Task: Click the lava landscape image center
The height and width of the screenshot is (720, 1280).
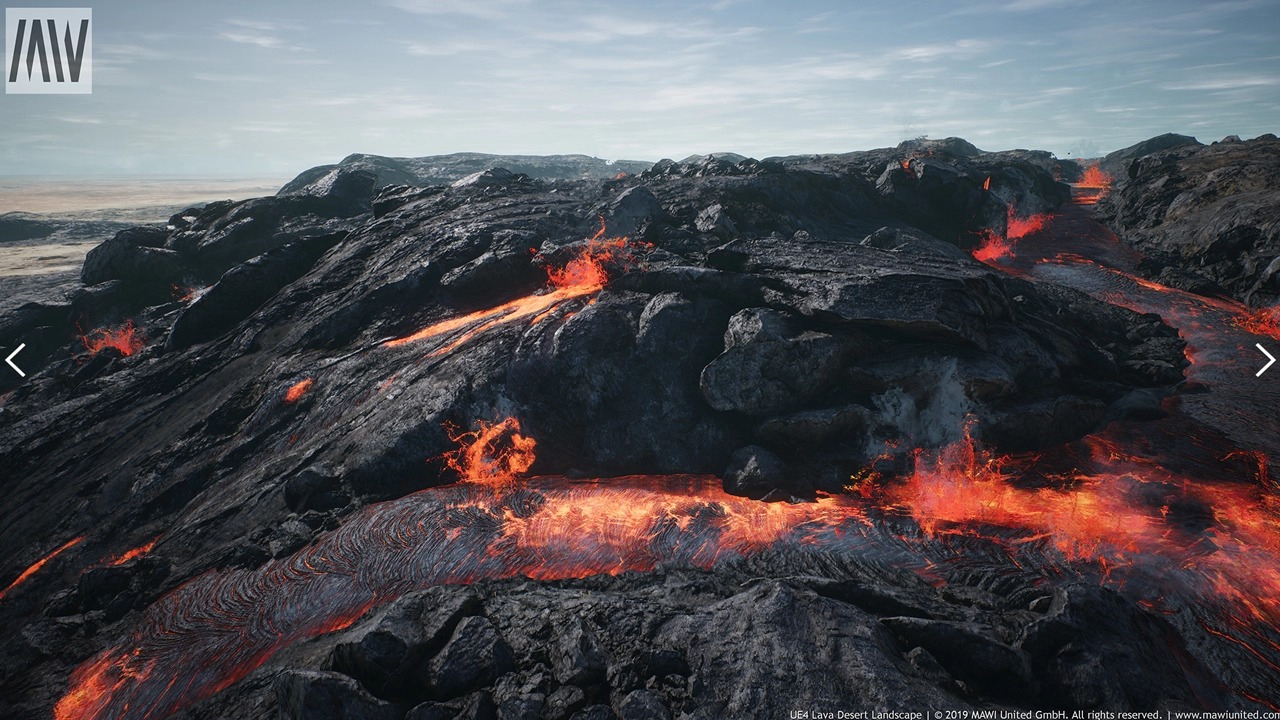Action: [x=640, y=360]
